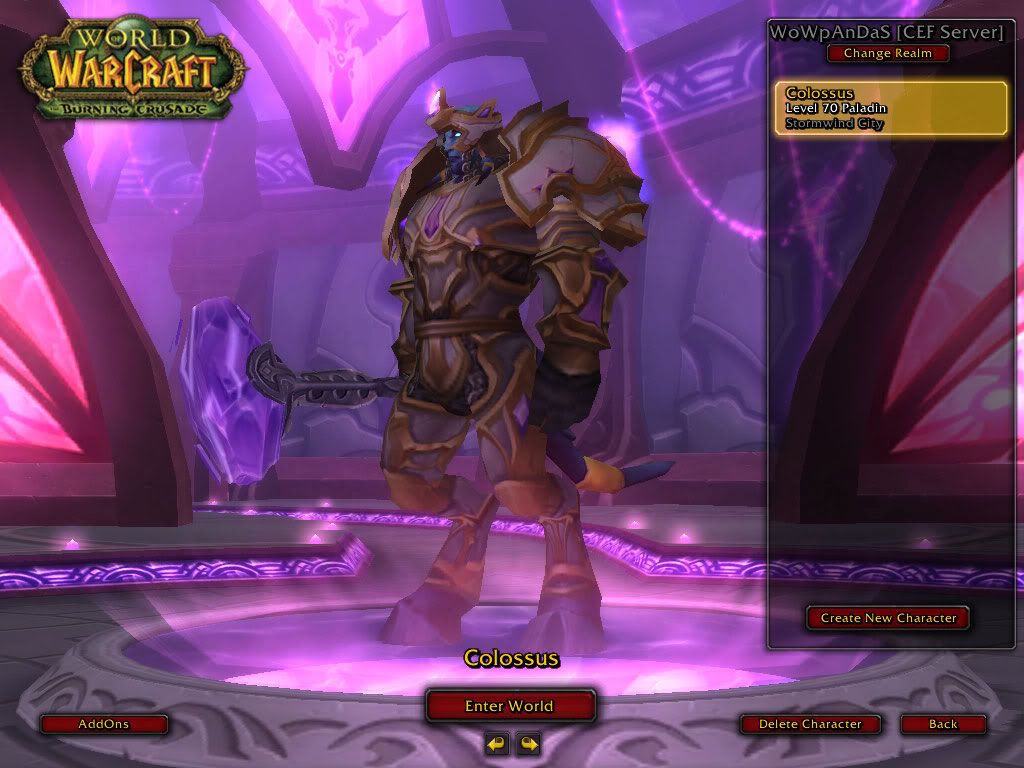
Task: Rotate character with the right arrow
Action: coord(528,743)
